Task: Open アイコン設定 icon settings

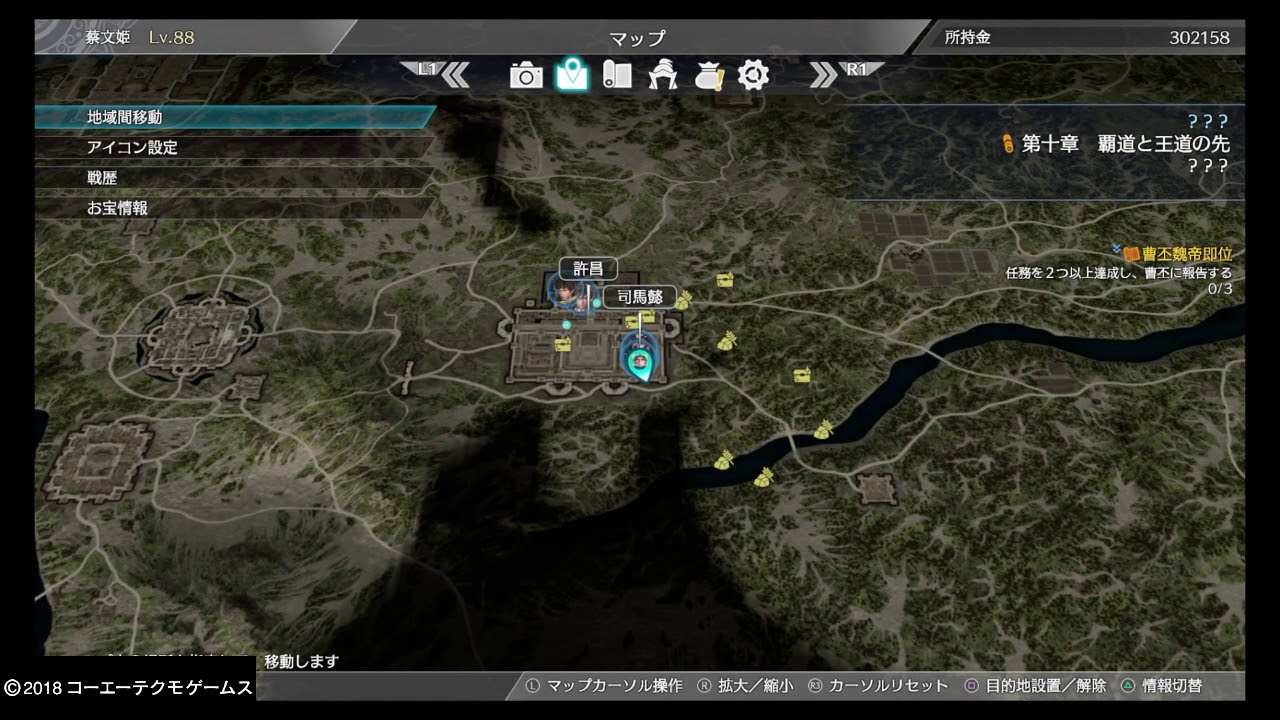Action: pyautogui.click(x=132, y=148)
